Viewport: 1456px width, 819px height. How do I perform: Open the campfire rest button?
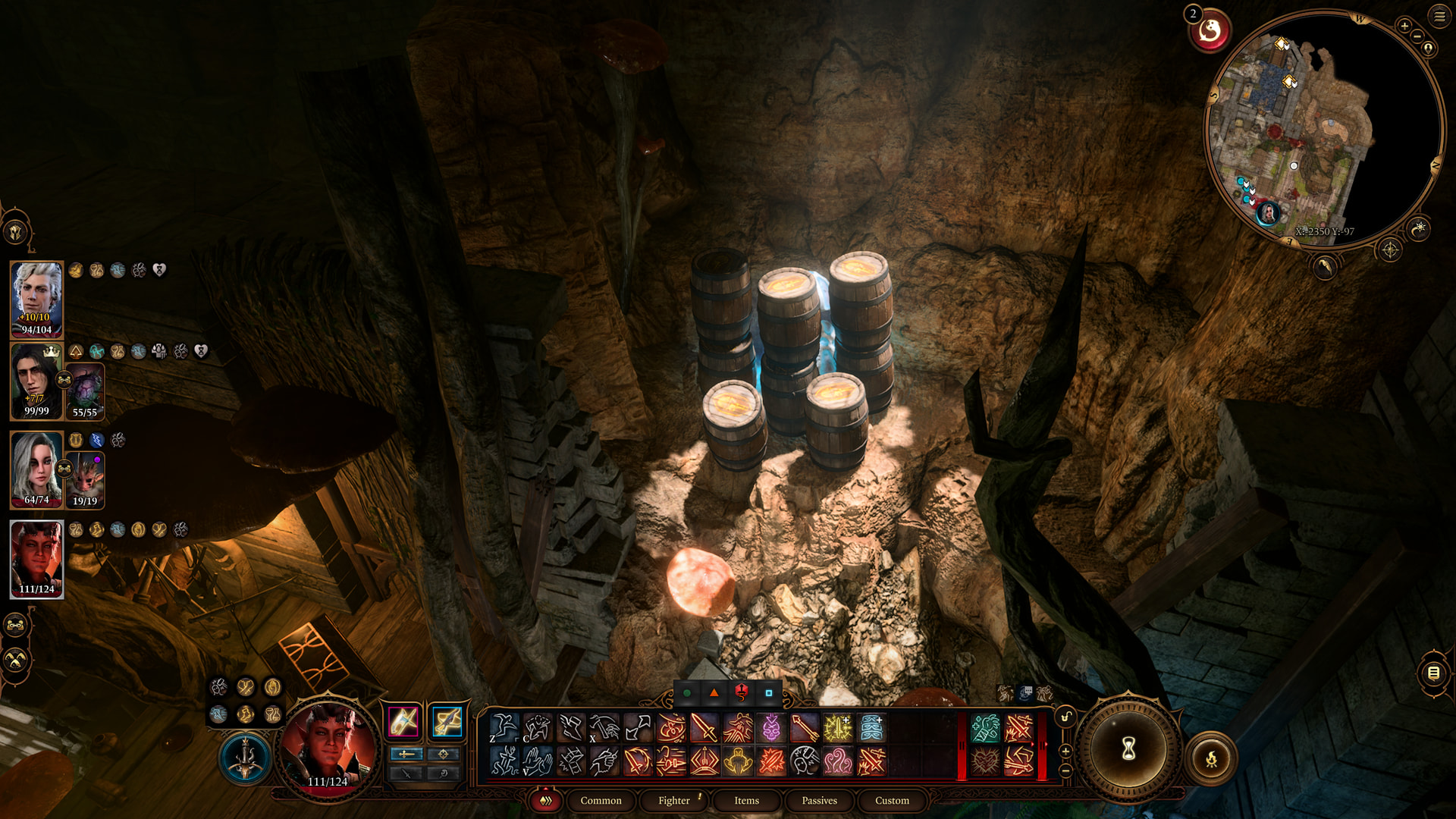[x=1211, y=758]
